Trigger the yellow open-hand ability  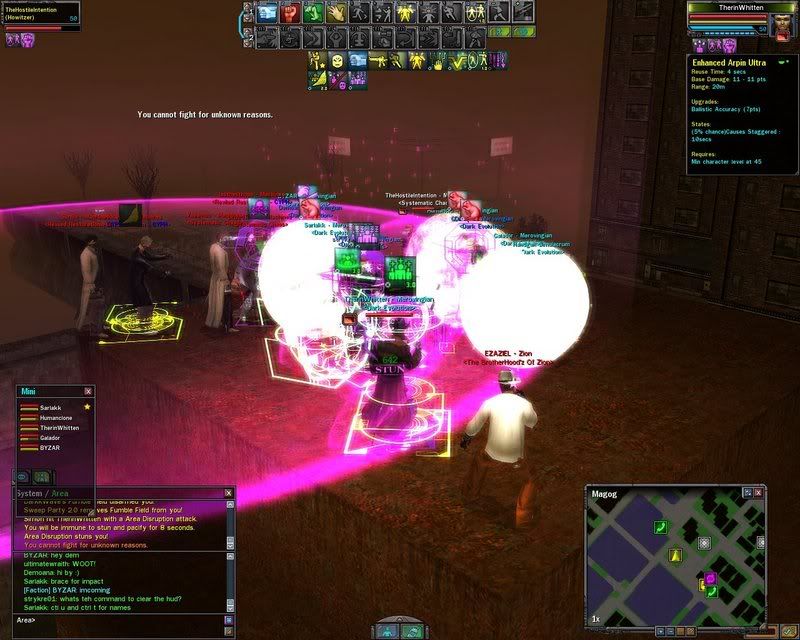(x=336, y=13)
